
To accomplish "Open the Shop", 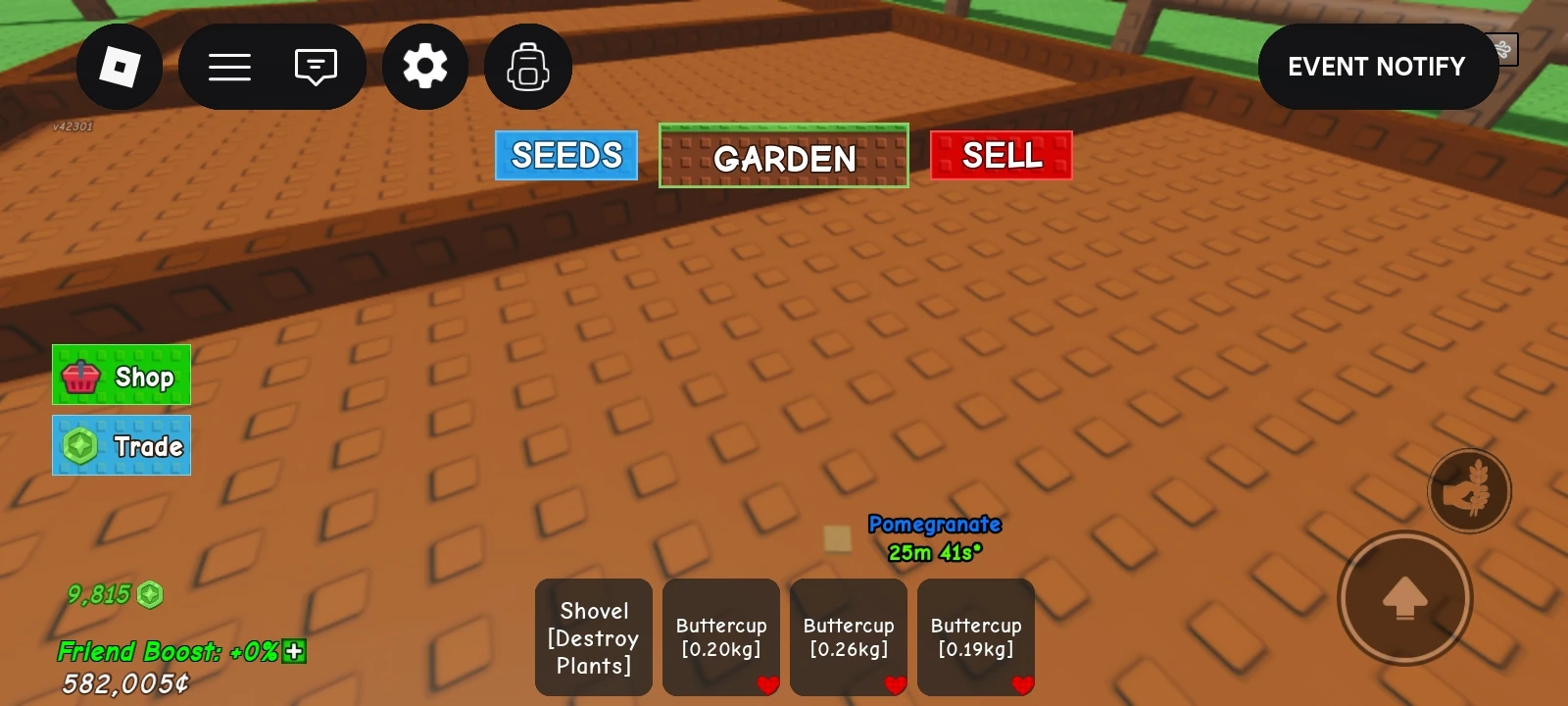I will [121, 376].
